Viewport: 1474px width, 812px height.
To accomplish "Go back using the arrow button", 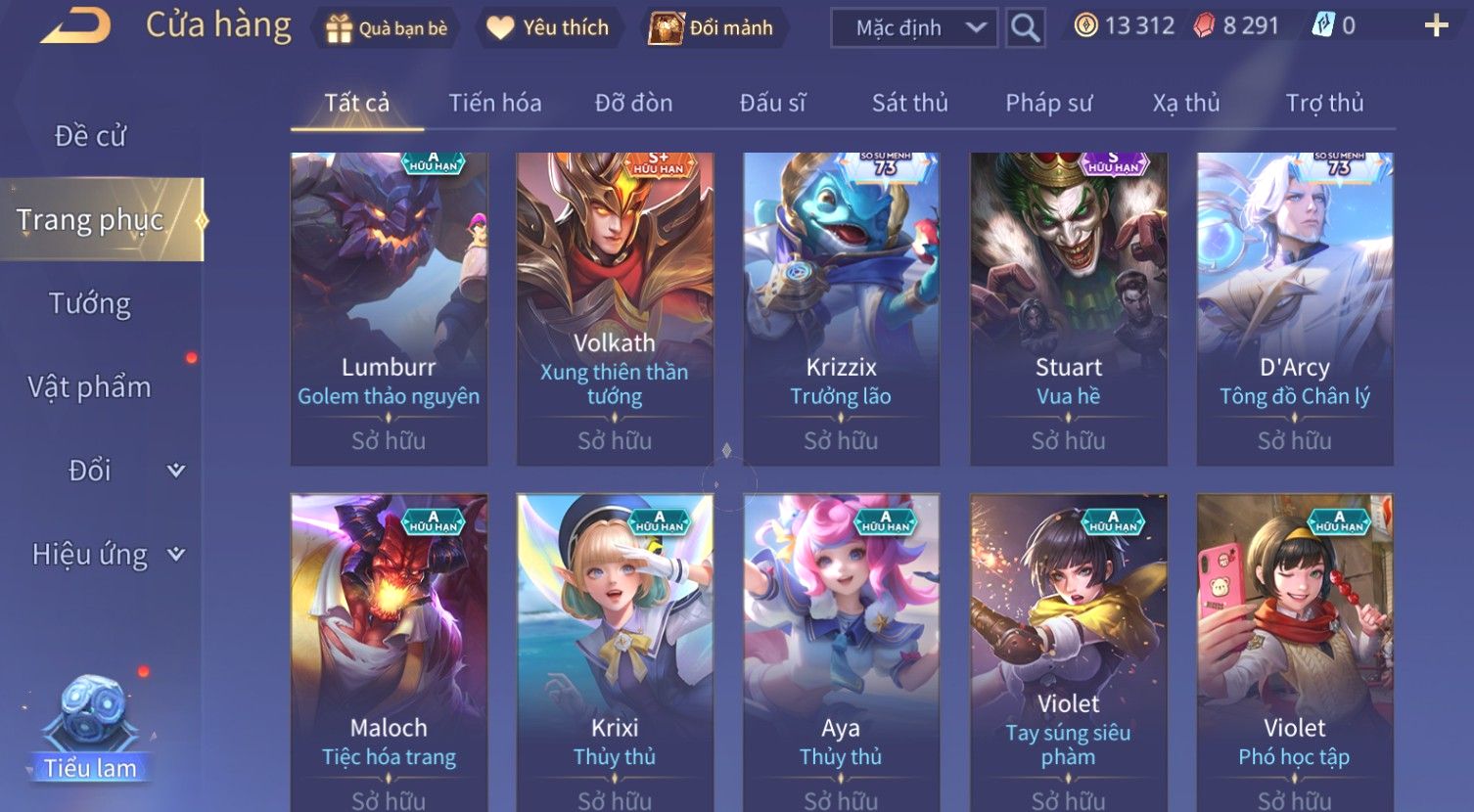I will click(74, 26).
